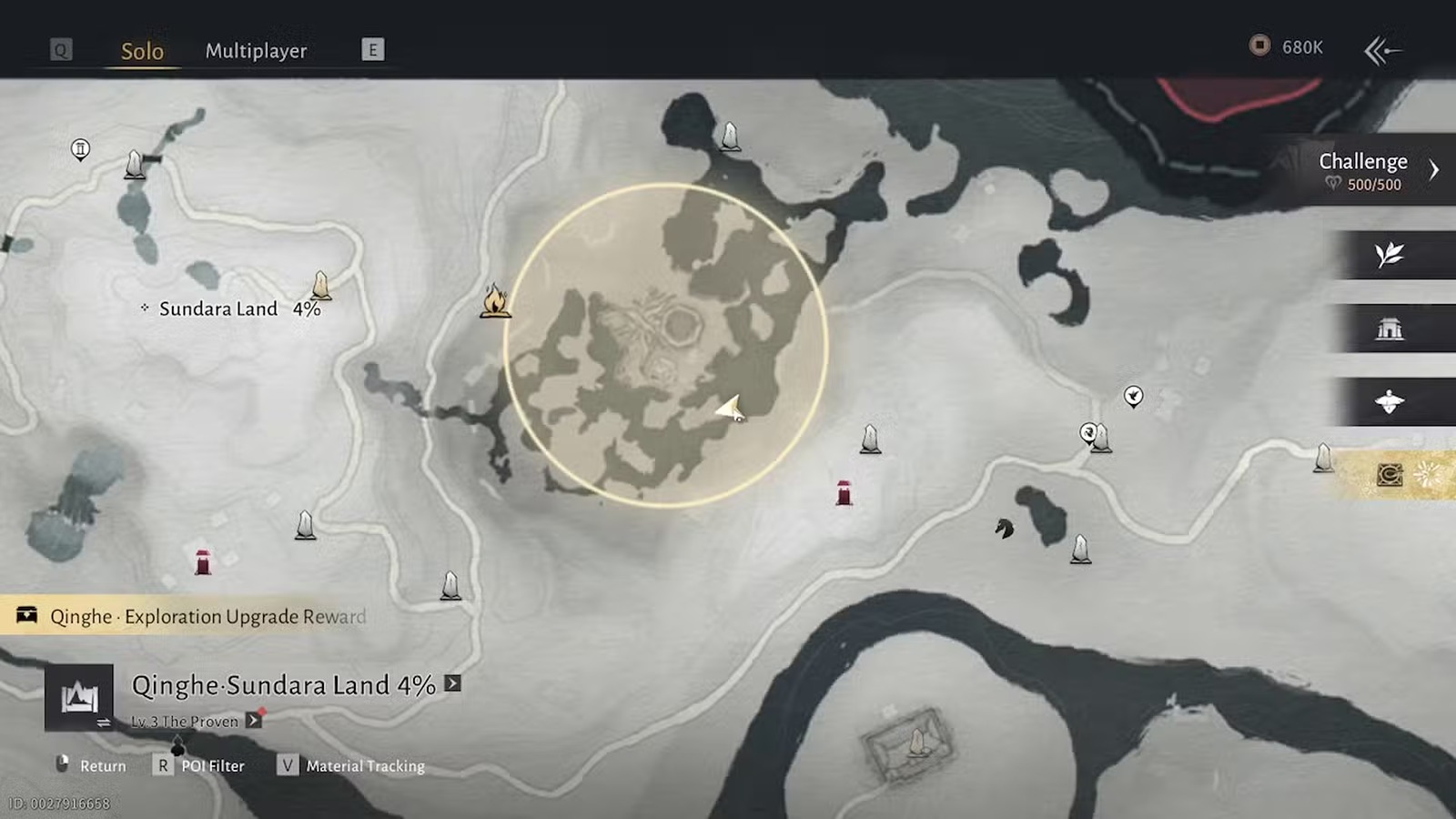Open Material Tracking
This screenshot has width=1456, height=819.
click(351, 766)
